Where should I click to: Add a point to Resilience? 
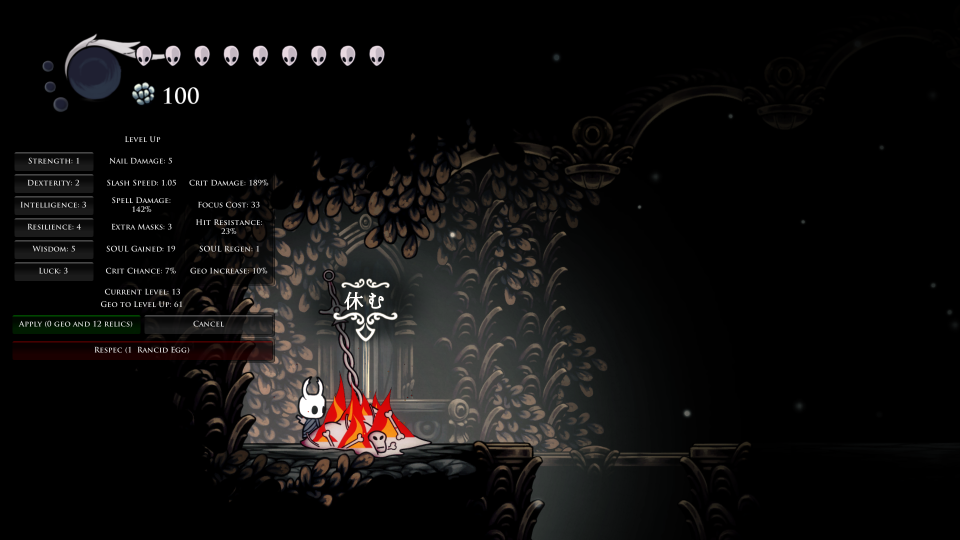point(54,227)
